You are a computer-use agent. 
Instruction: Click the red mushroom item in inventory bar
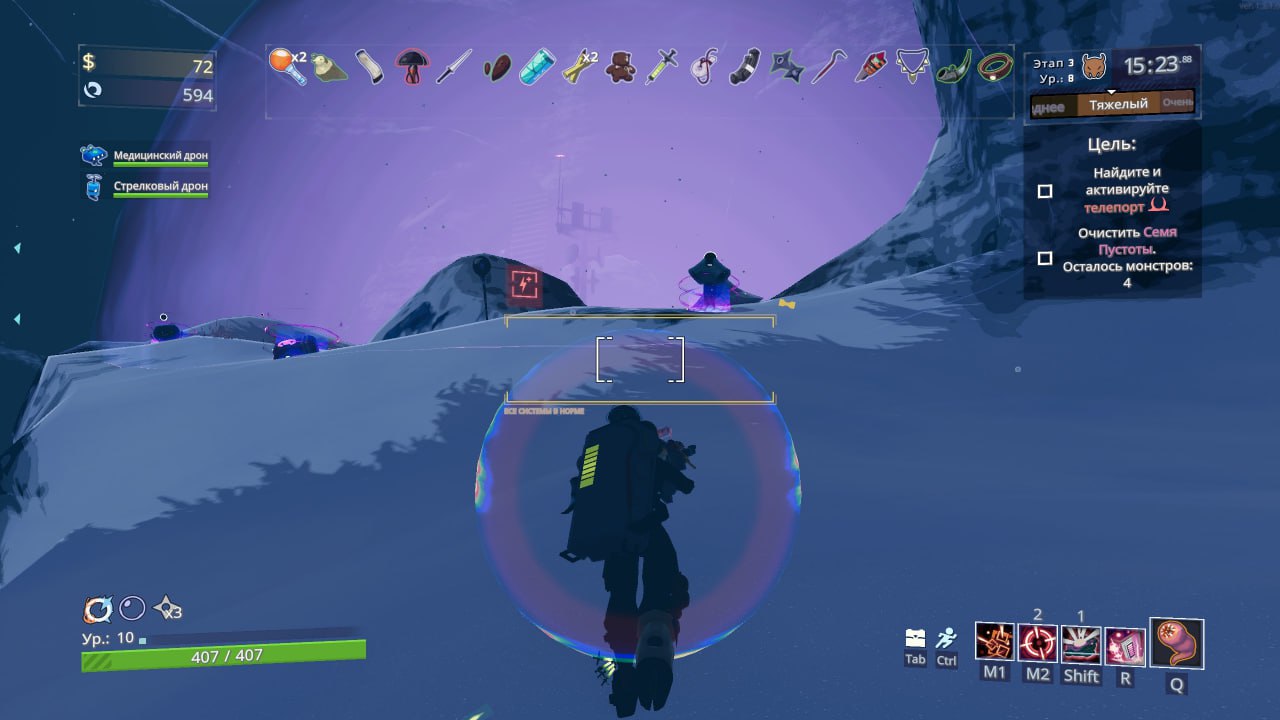click(411, 67)
